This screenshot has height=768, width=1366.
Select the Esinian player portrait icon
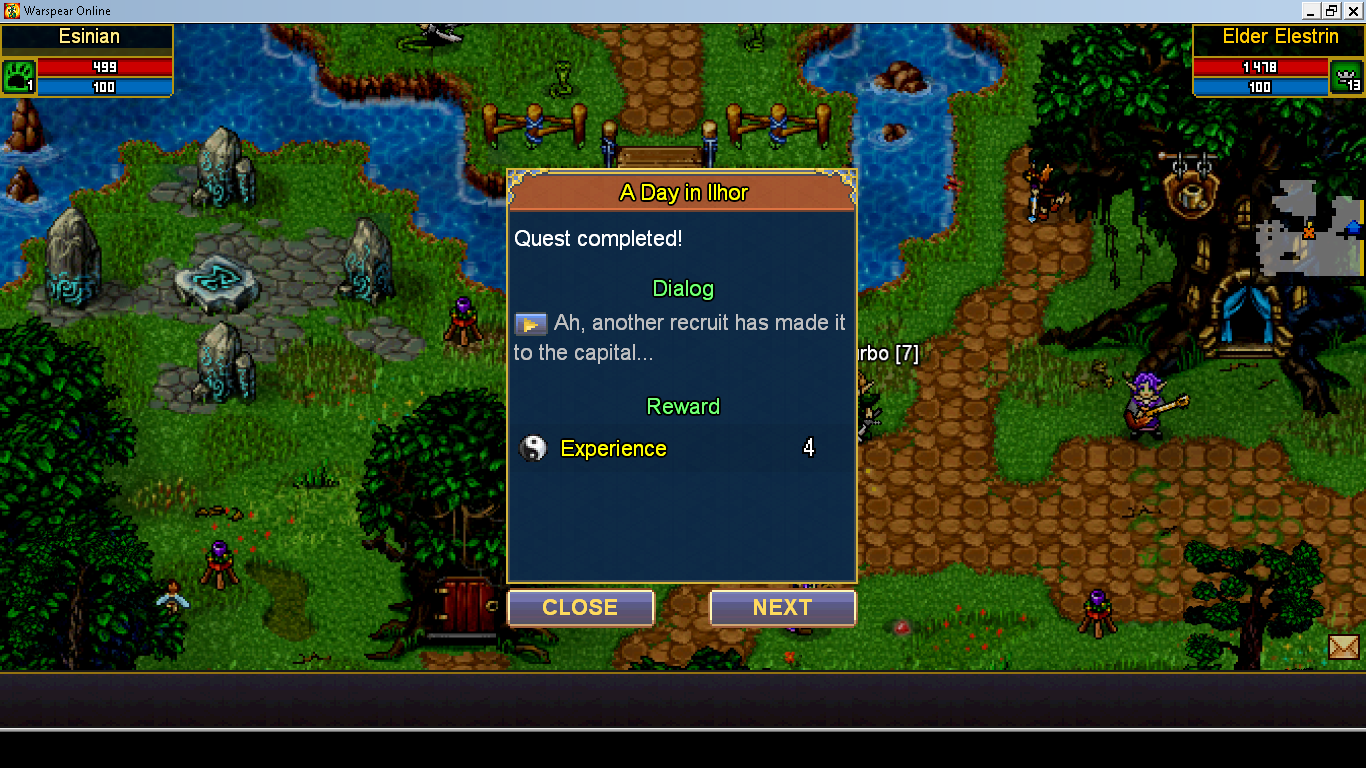pyautogui.click(x=18, y=76)
